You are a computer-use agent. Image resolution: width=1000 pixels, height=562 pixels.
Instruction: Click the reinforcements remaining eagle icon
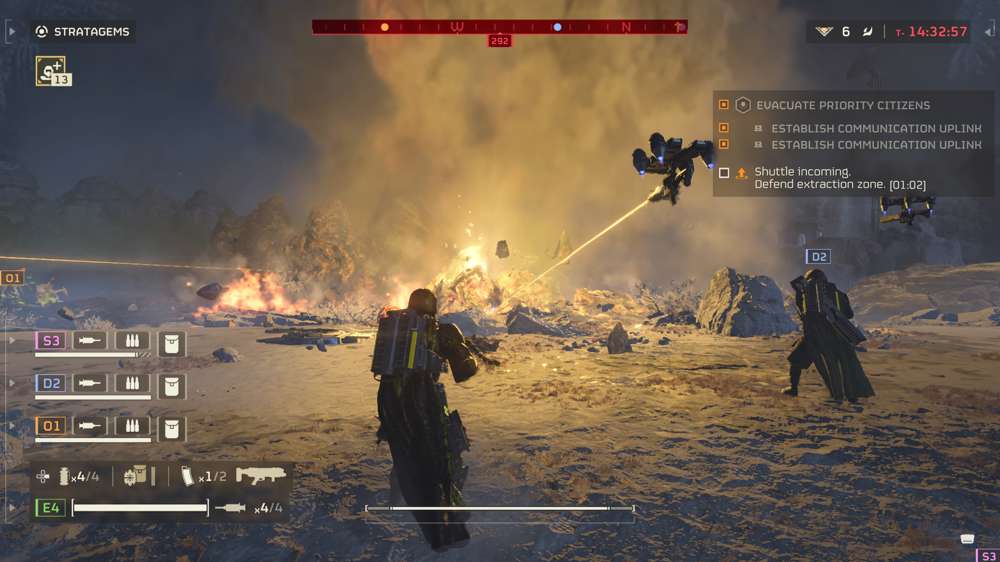point(823,32)
